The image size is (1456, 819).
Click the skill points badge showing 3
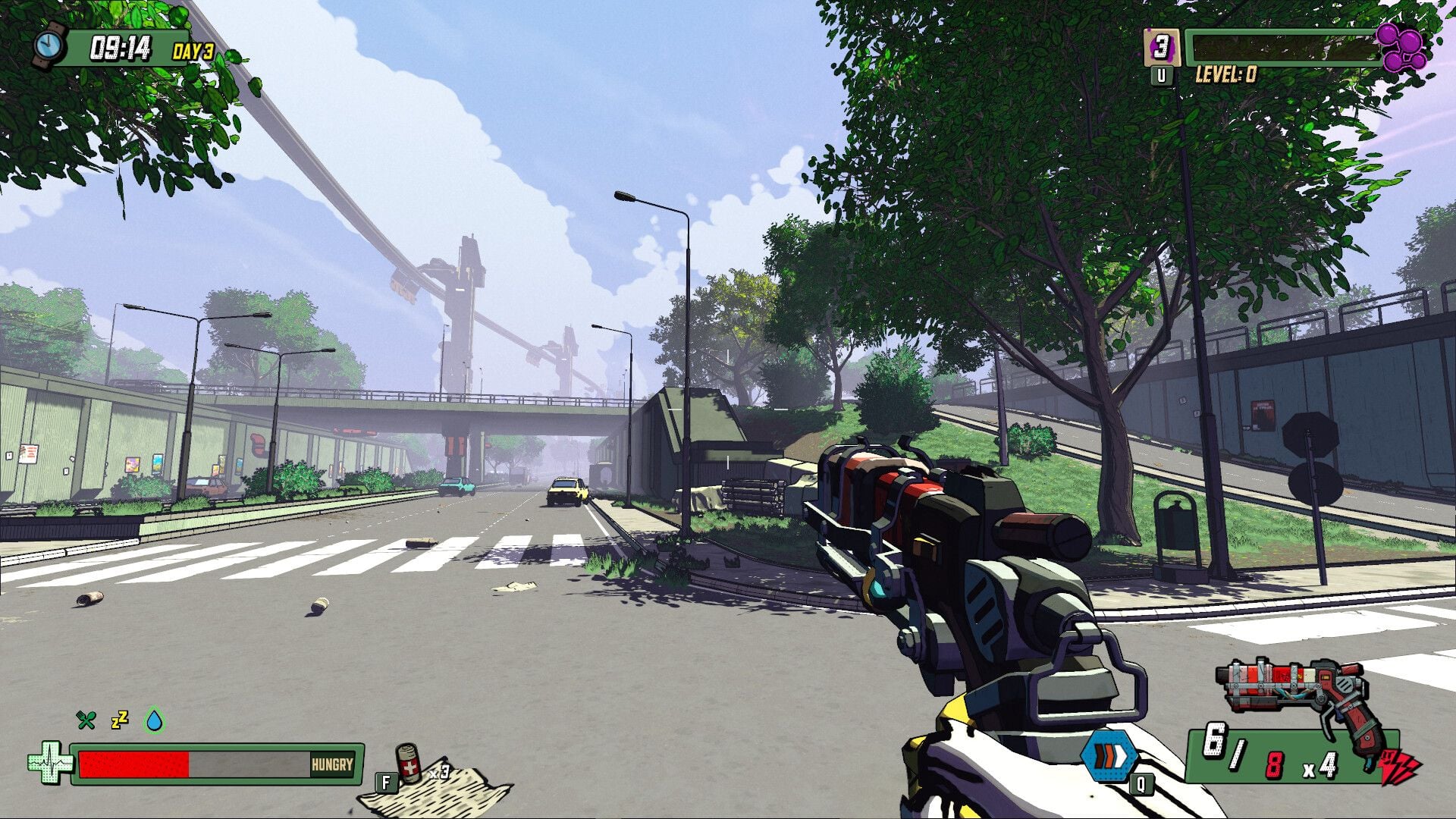(x=1161, y=47)
